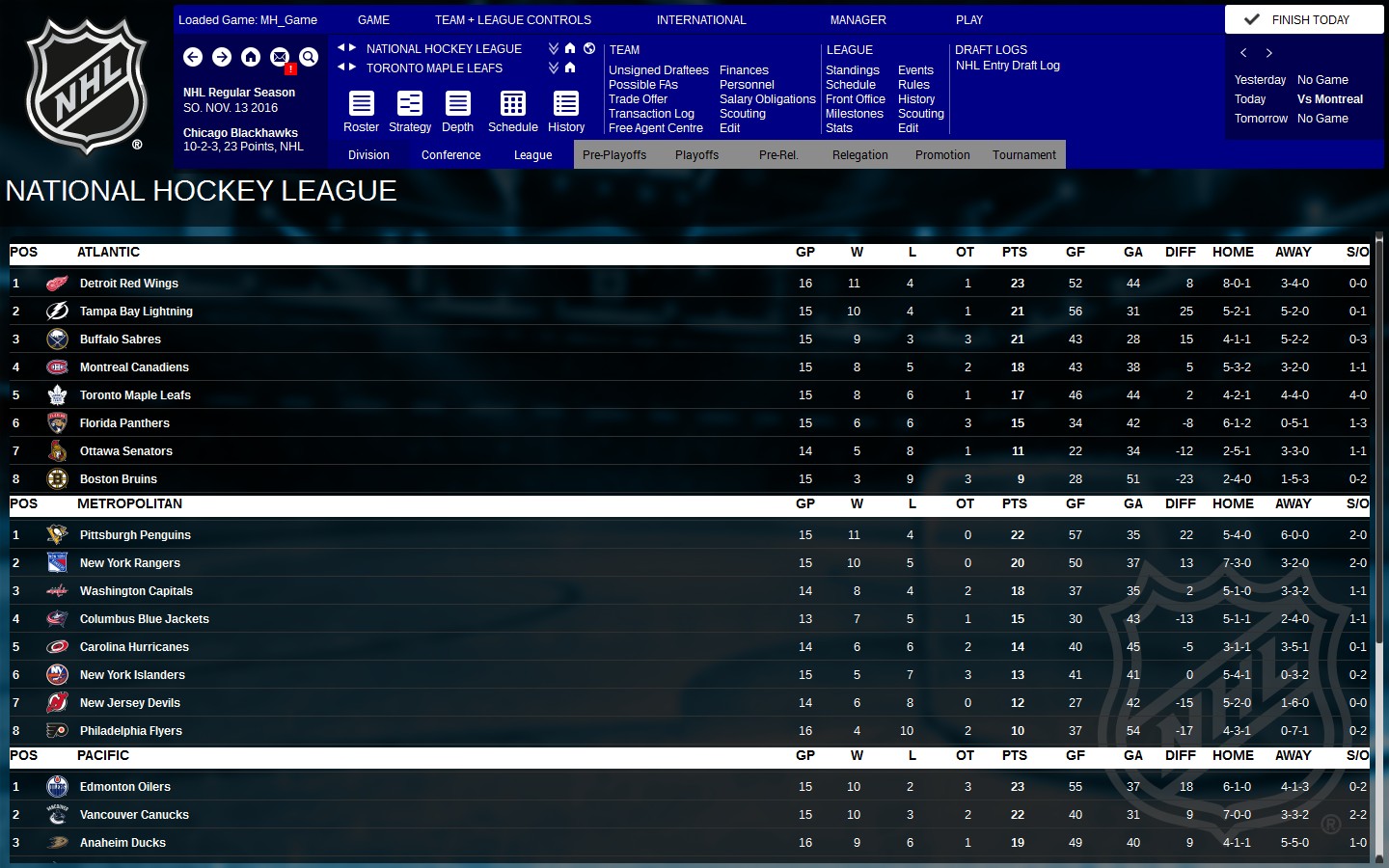Click the Toronto Maple Leafs home icon
This screenshot has height=868, width=1389.
click(x=570, y=68)
